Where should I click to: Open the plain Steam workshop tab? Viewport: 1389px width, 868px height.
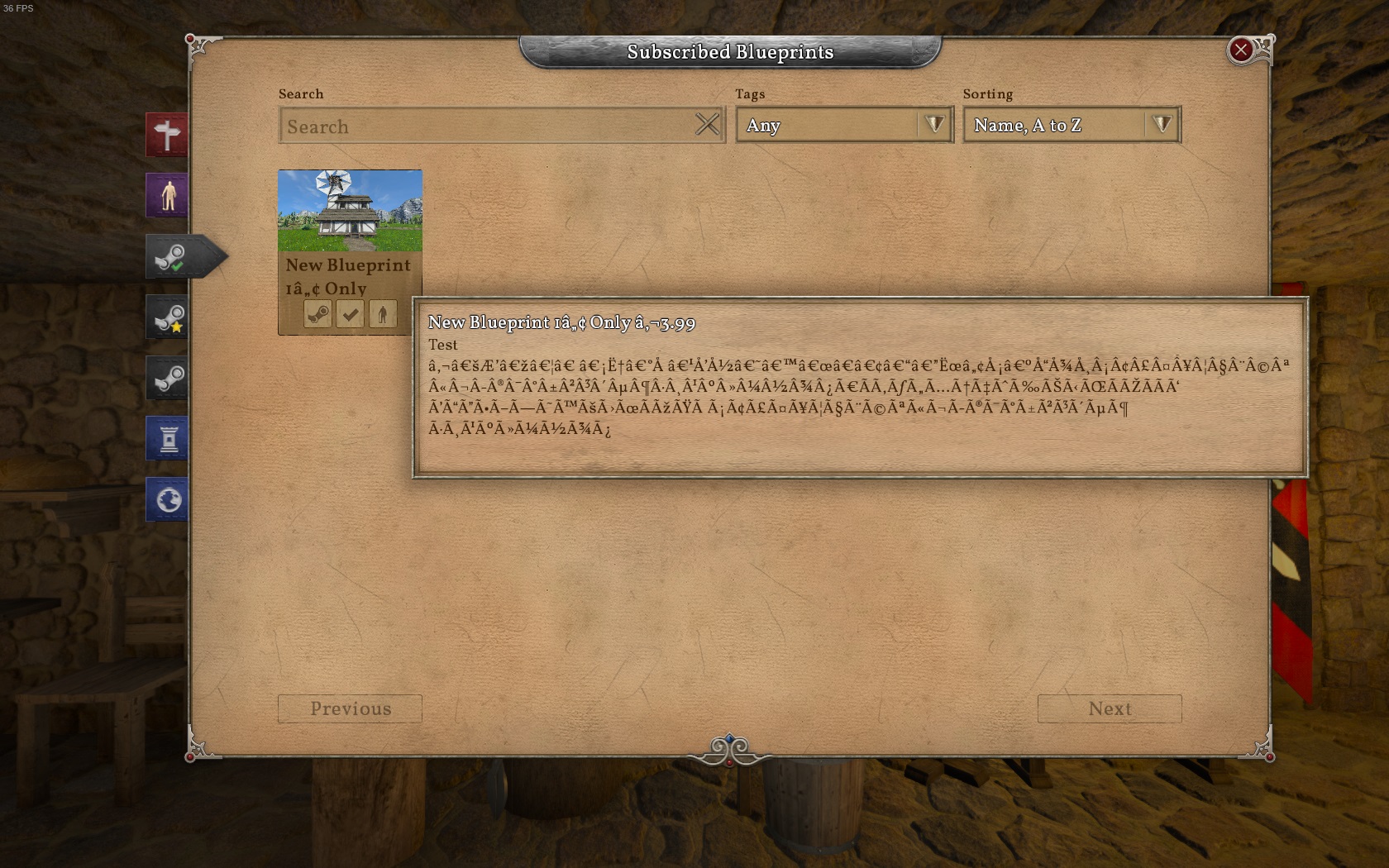click(169, 379)
